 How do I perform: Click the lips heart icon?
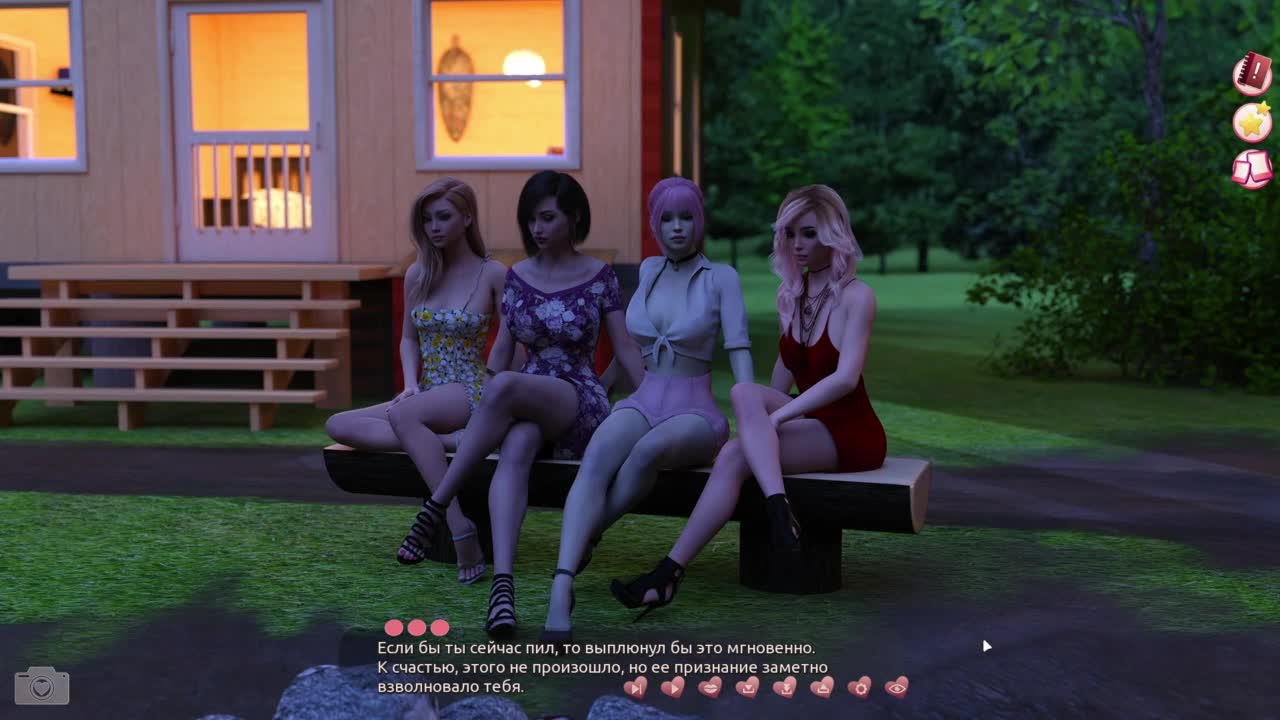point(710,687)
